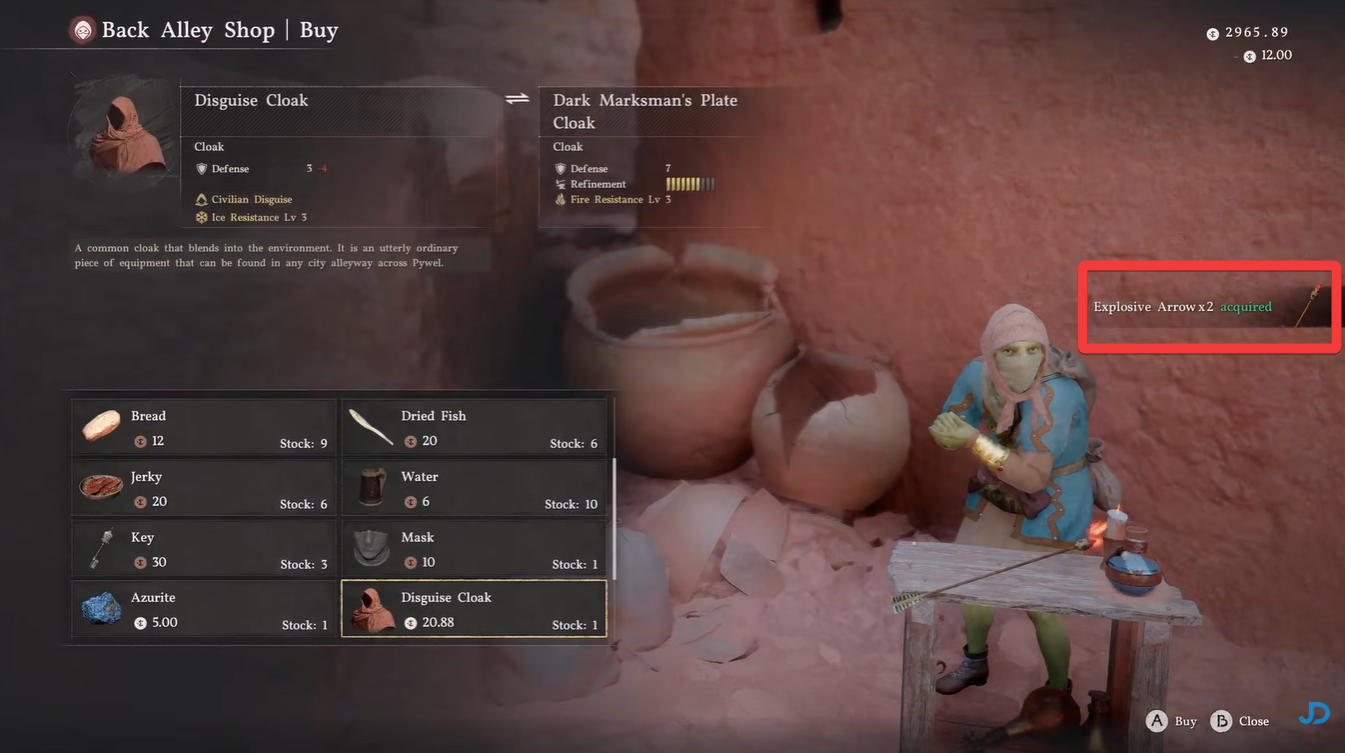The image size is (1345, 753).
Task: Click the Defense shield stat icon
Action: pyautogui.click(x=201, y=168)
